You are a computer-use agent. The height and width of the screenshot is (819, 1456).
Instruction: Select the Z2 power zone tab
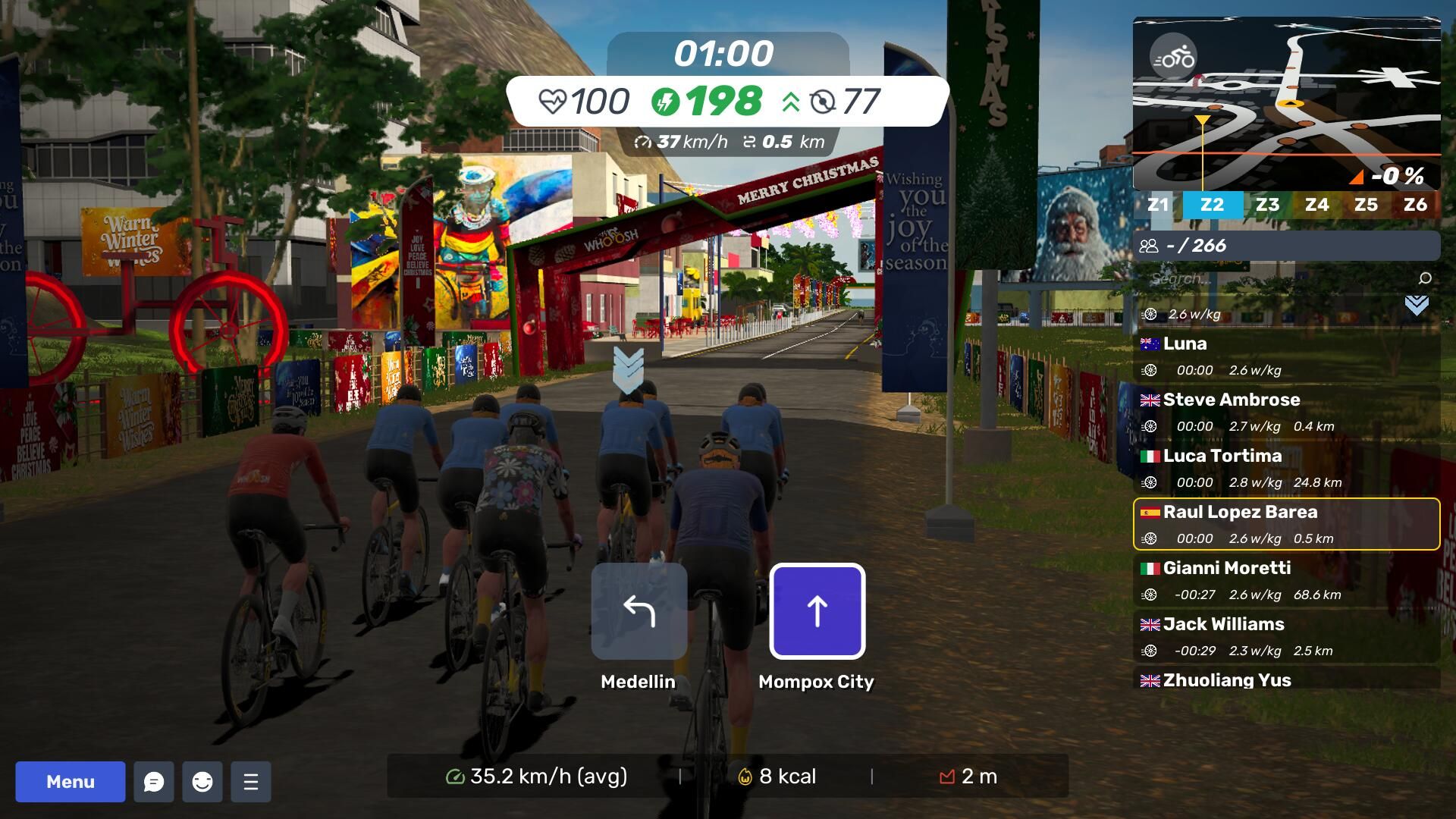click(x=1212, y=205)
